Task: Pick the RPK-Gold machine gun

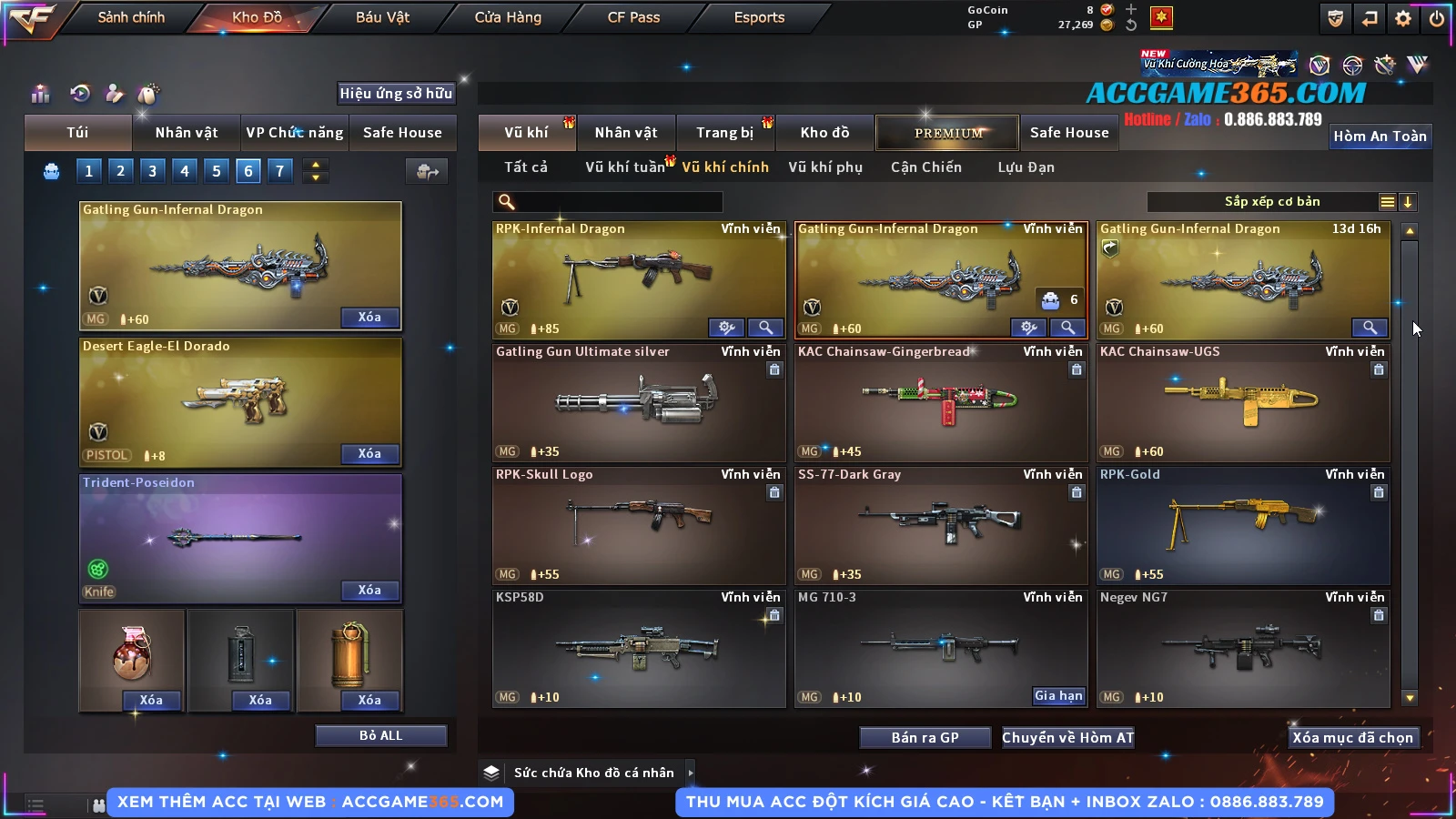Action: point(1242,525)
